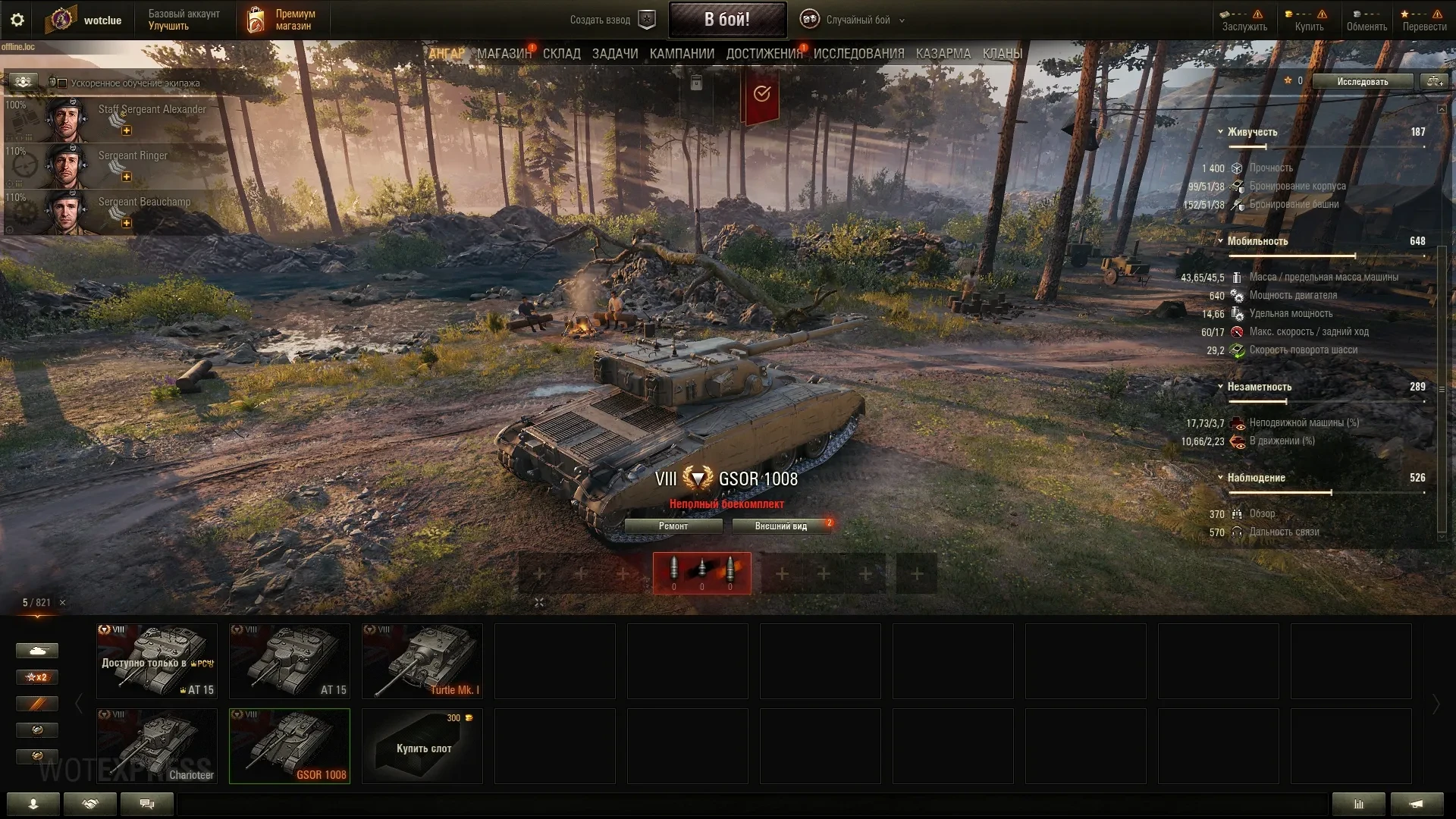Open the ammunition loadout shells panel

[x=701, y=573]
